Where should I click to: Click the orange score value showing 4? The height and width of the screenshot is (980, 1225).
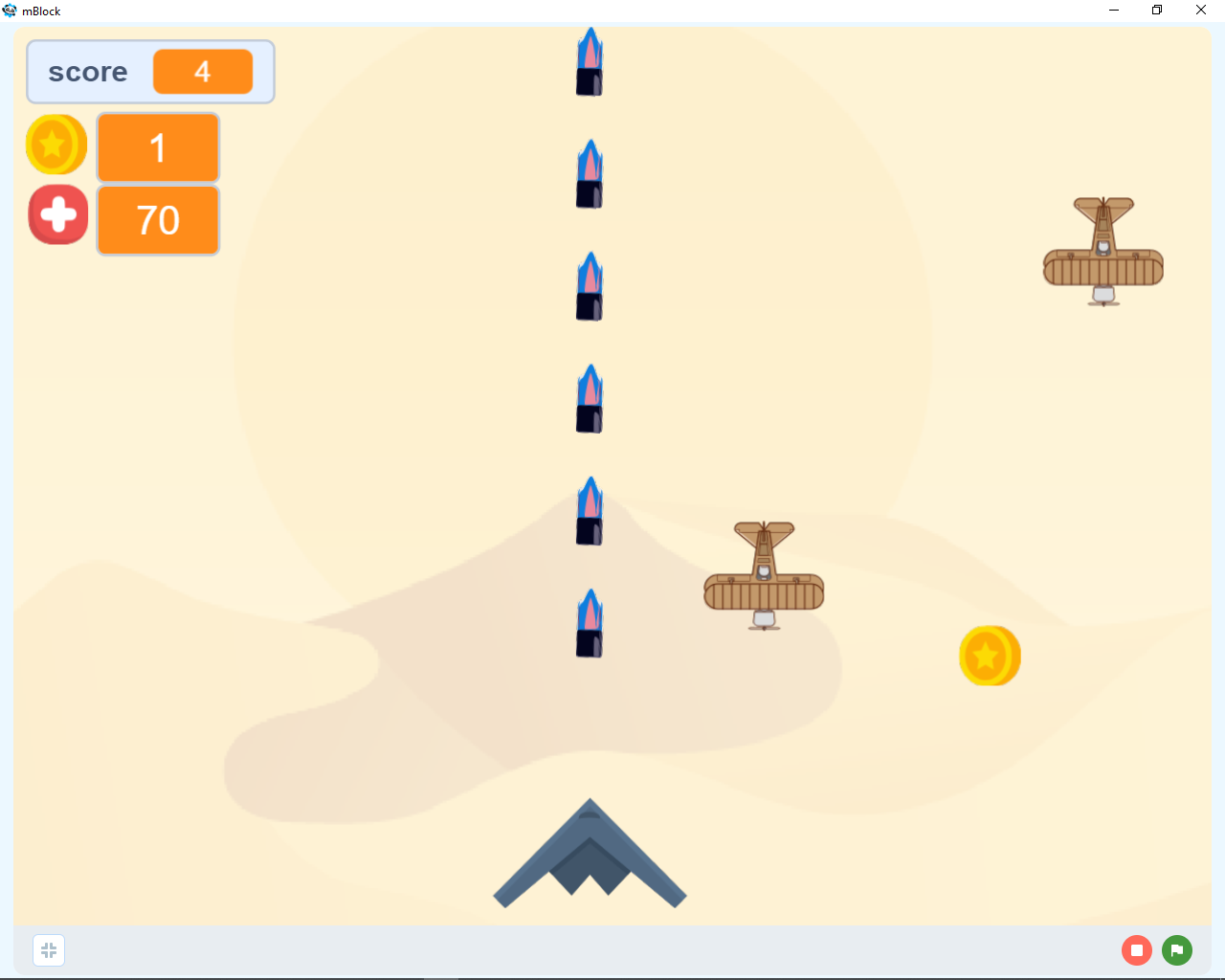[203, 71]
